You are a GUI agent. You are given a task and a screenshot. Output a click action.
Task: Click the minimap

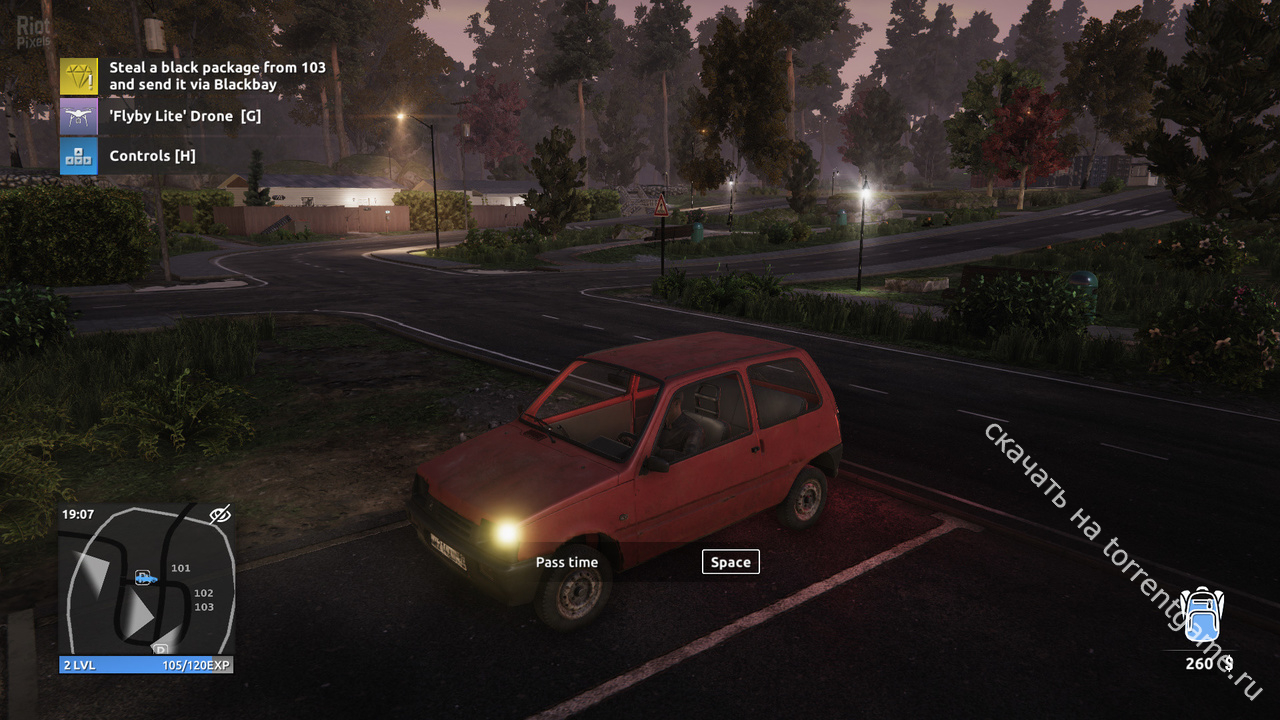[x=146, y=590]
